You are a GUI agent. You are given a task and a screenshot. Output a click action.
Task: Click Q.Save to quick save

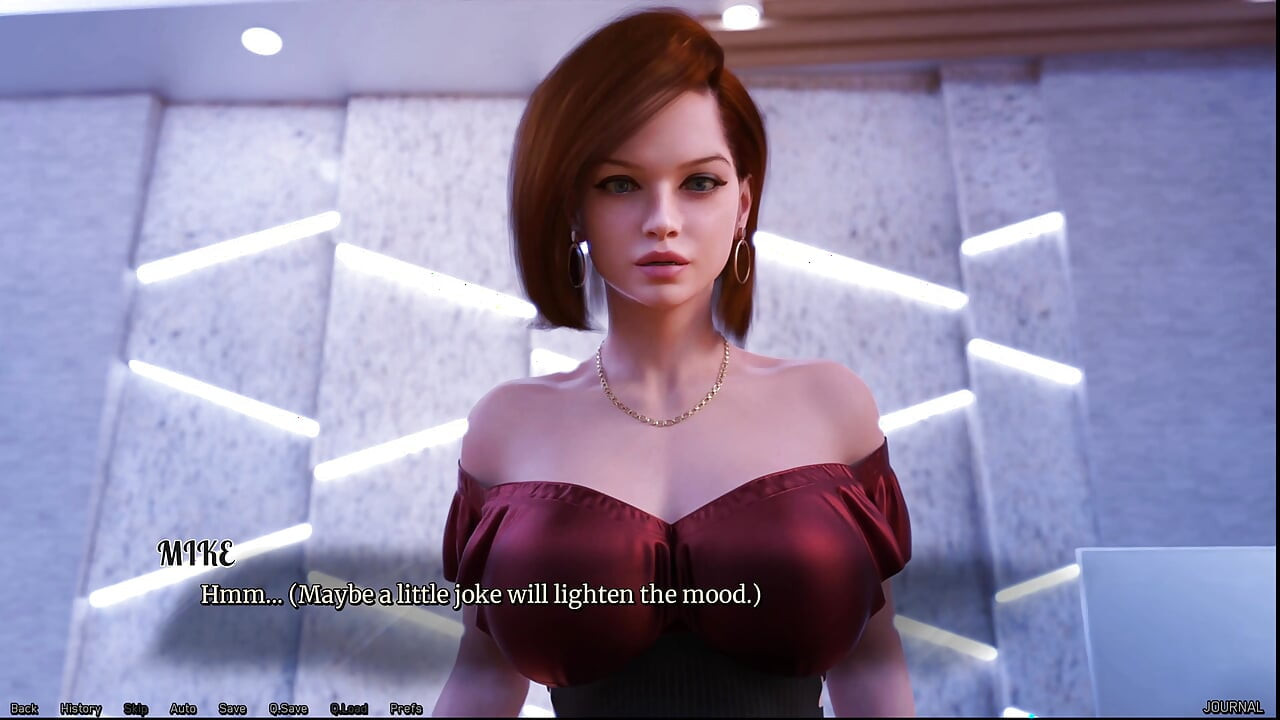coord(288,708)
